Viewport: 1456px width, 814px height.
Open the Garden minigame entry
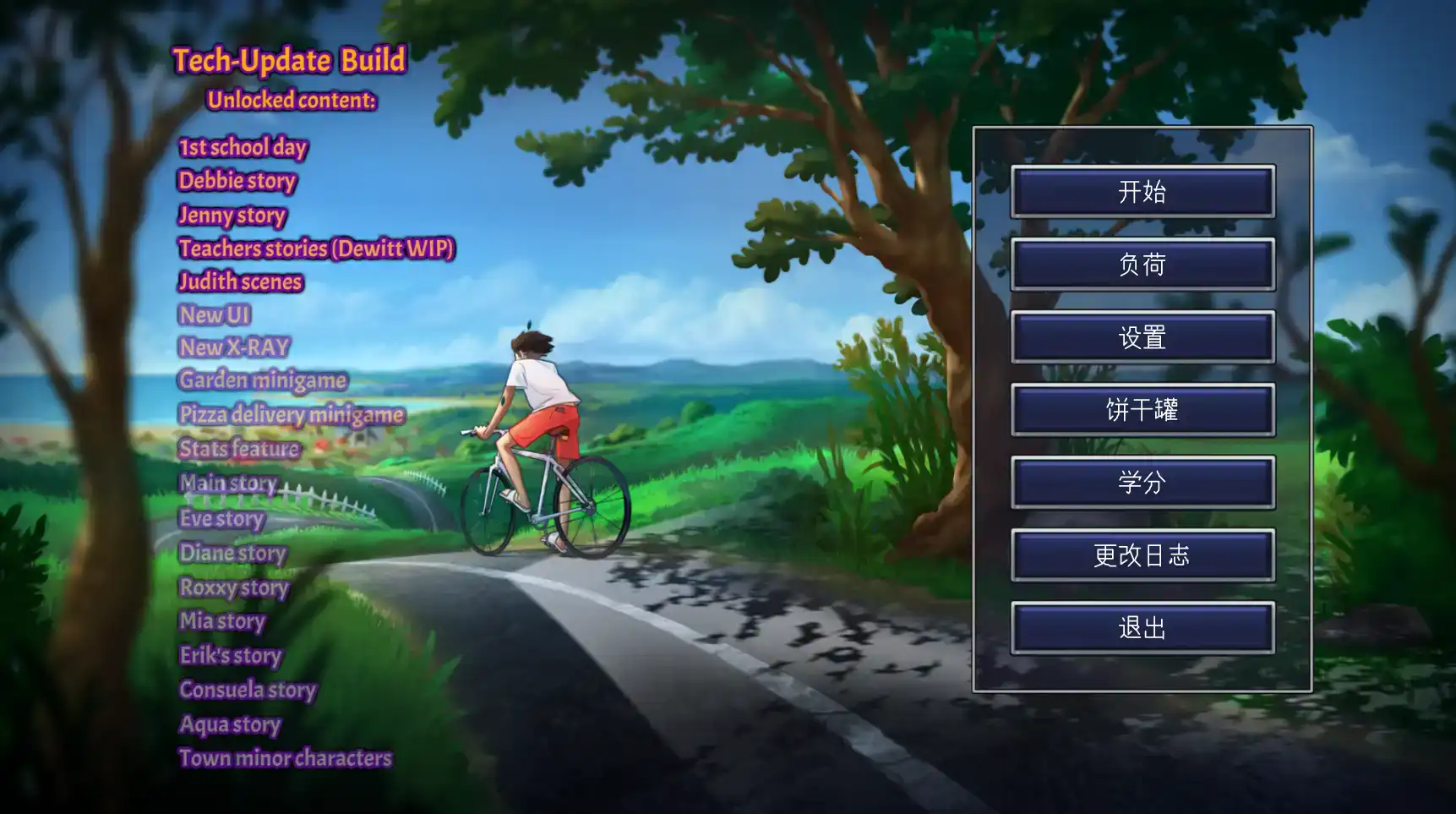pos(261,380)
